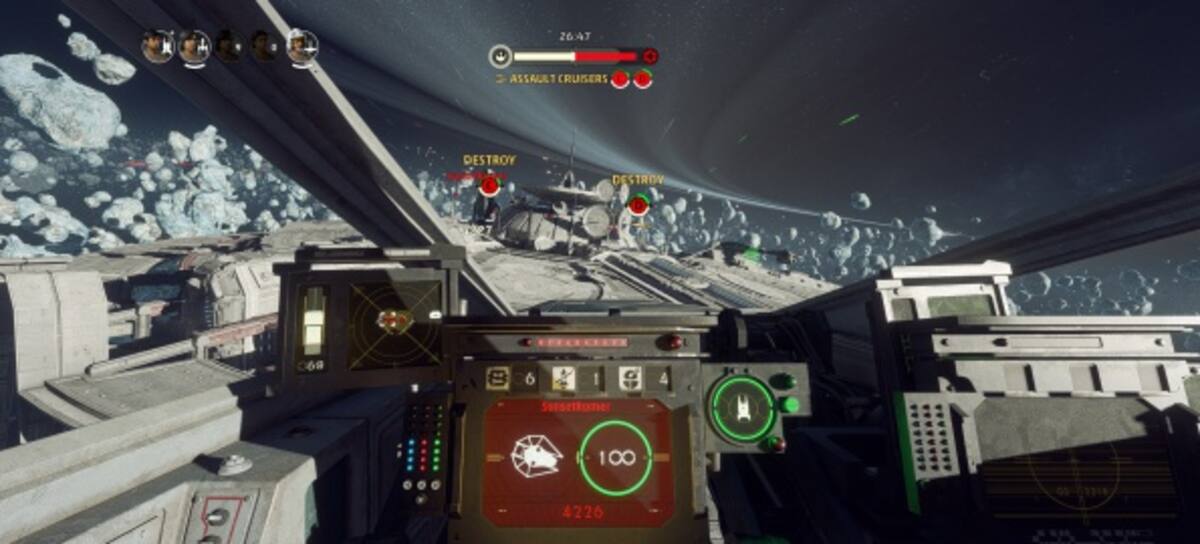The height and width of the screenshot is (544, 1200).
Task: Select the white-helmeted squadmate portrait
Action: click(301, 46)
